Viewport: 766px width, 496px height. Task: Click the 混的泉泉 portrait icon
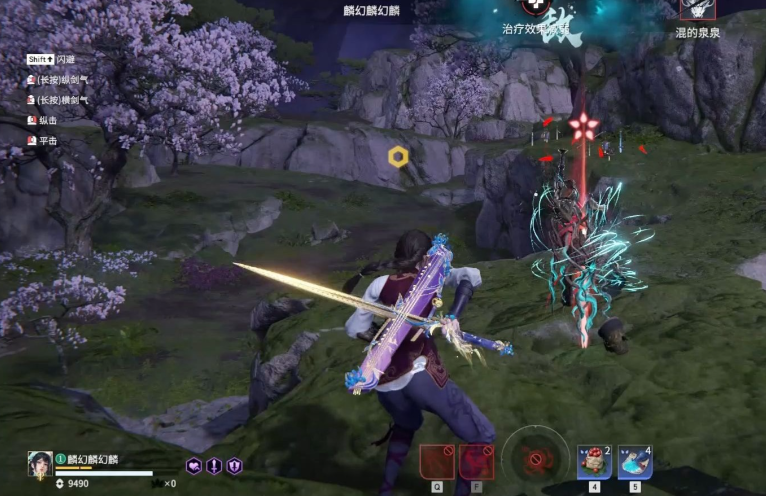pyautogui.click(x=697, y=10)
